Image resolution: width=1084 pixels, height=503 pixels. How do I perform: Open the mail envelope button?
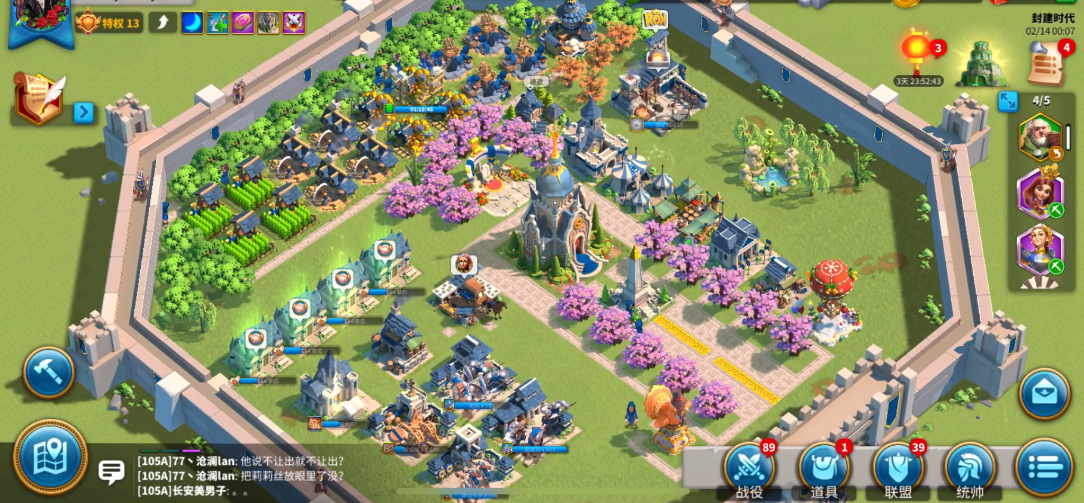pyautogui.click(x=1045, y=393)
